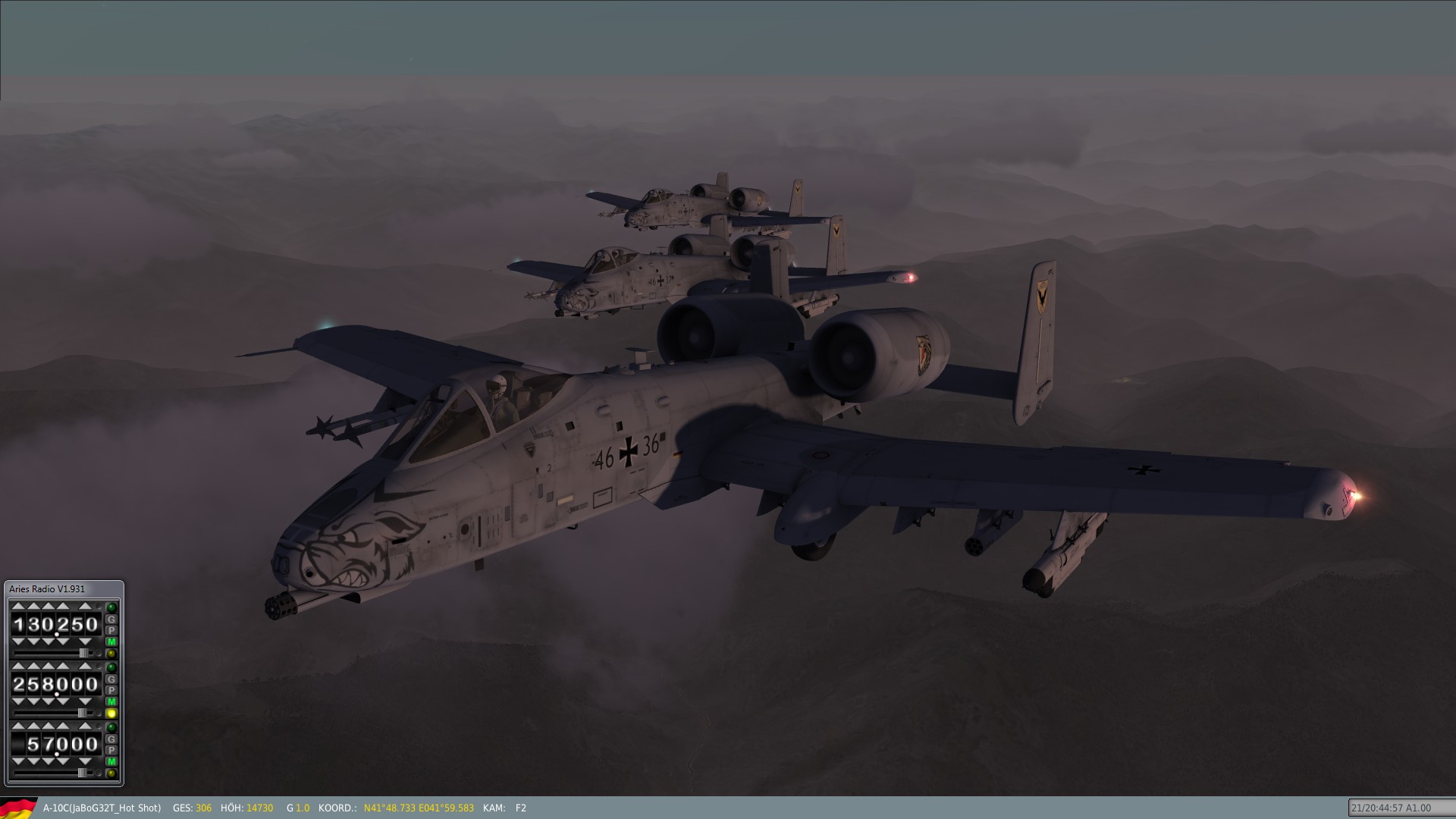Screen dimensions: 1456x819
Task: Decrease the first digit of the 258.000 frequency
Action: tap(18, 701)
